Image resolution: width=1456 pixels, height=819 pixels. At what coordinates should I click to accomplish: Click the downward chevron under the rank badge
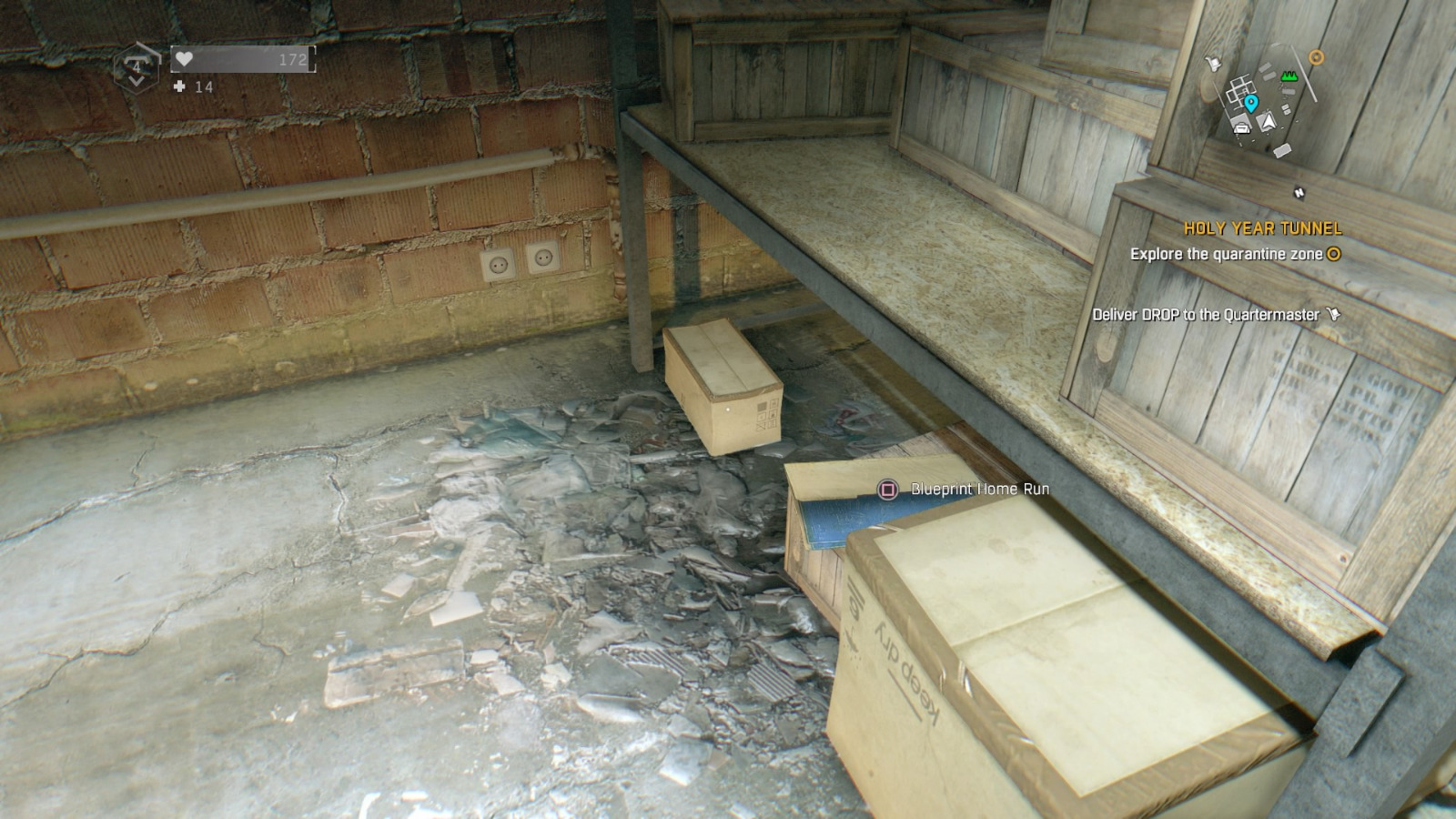point(136,80)
